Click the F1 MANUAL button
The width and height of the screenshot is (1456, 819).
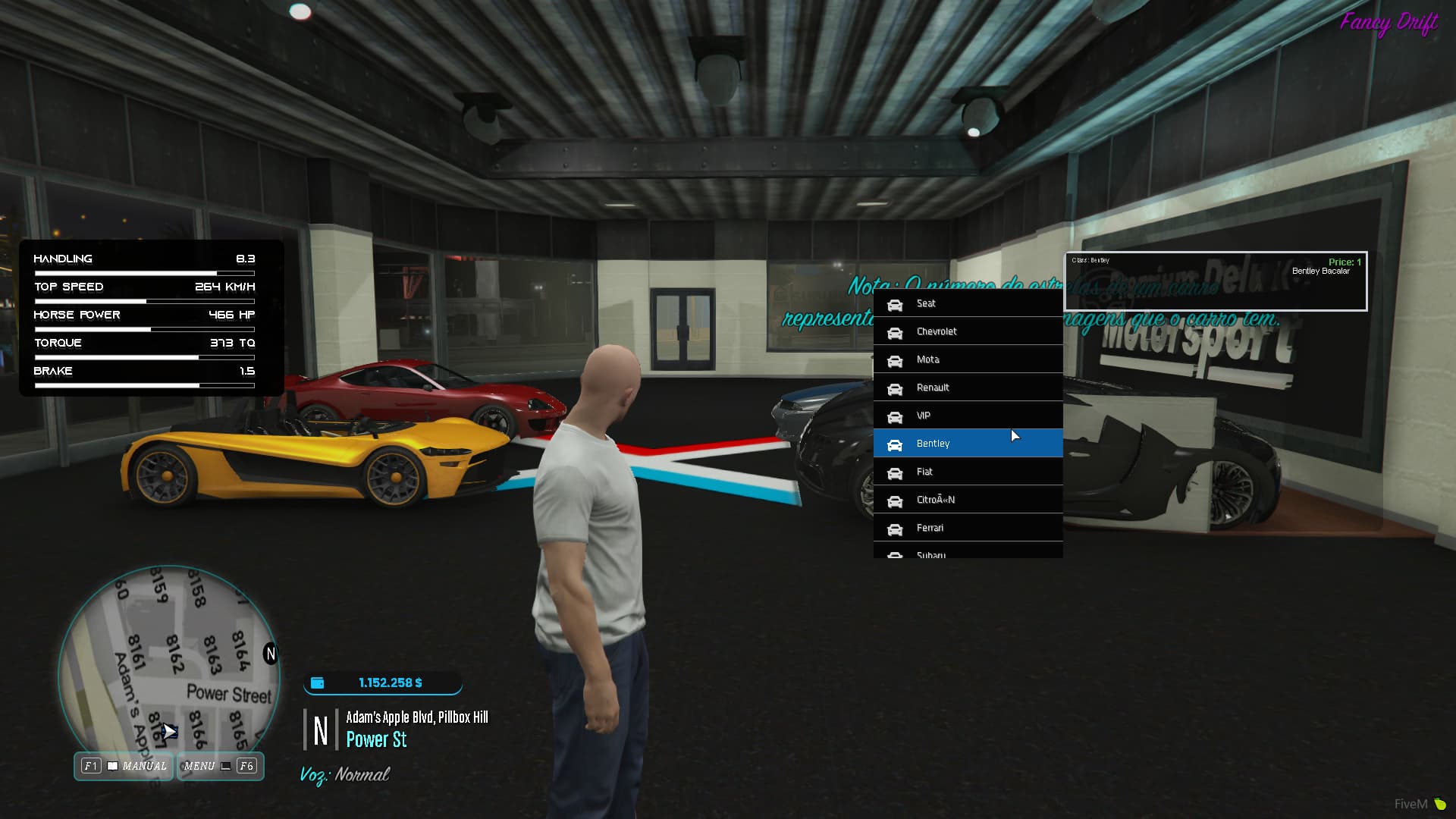tap(123, 766)
